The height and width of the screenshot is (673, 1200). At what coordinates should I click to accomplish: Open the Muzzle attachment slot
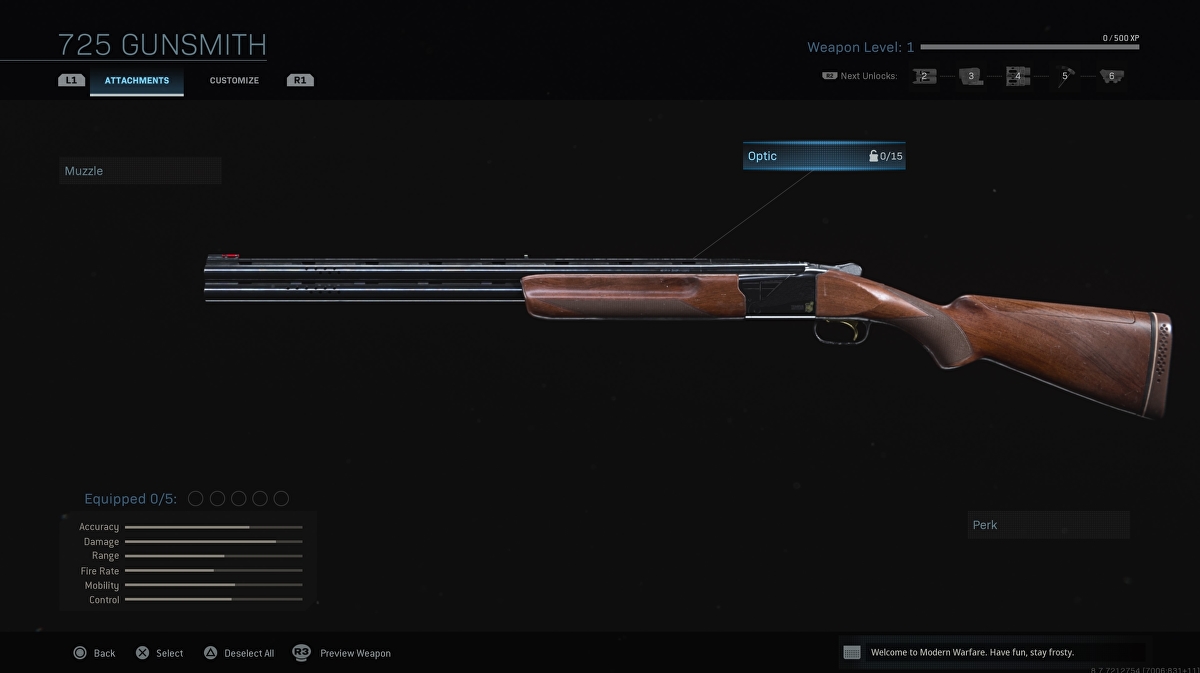coord(140,171)
